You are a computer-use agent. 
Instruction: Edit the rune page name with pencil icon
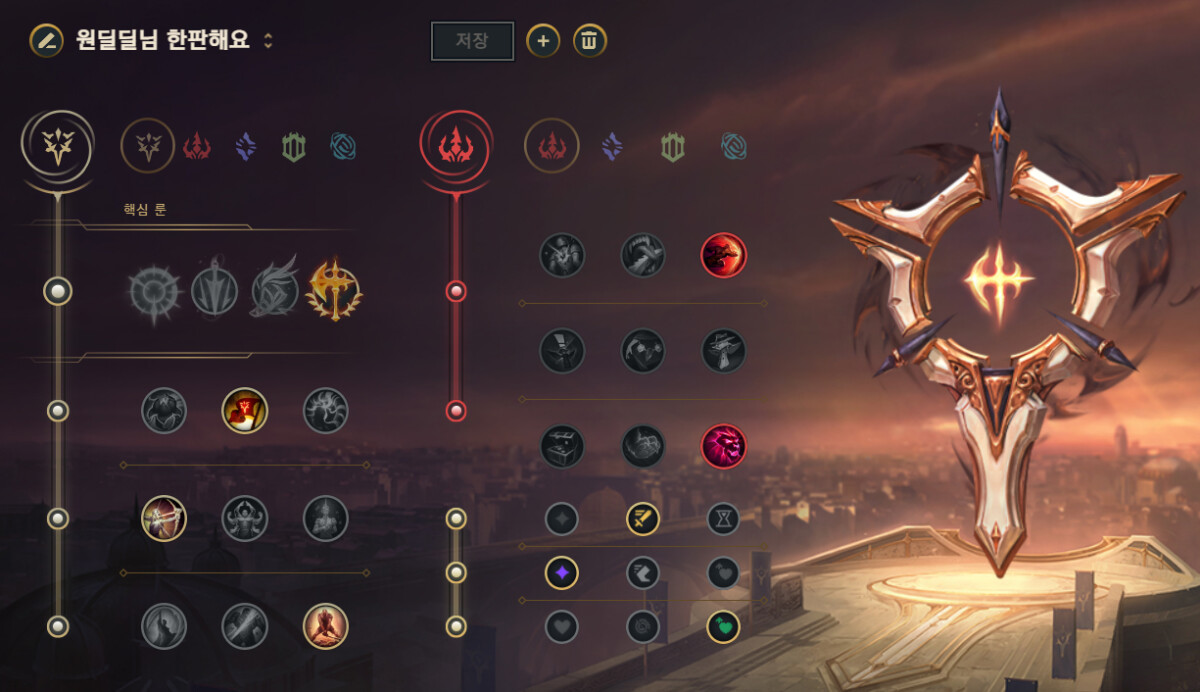pos(45,41)
